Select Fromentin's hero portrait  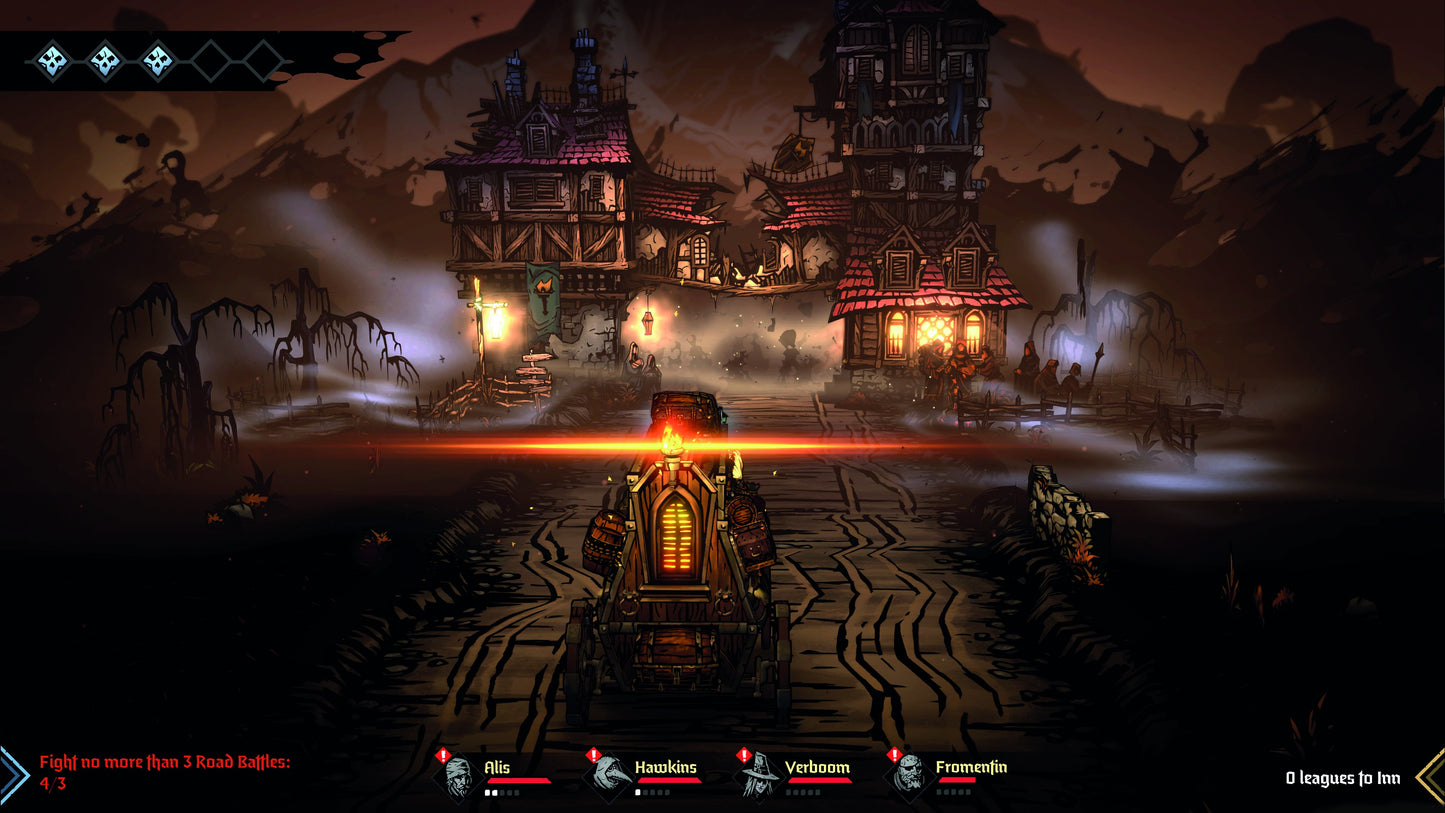908,778
